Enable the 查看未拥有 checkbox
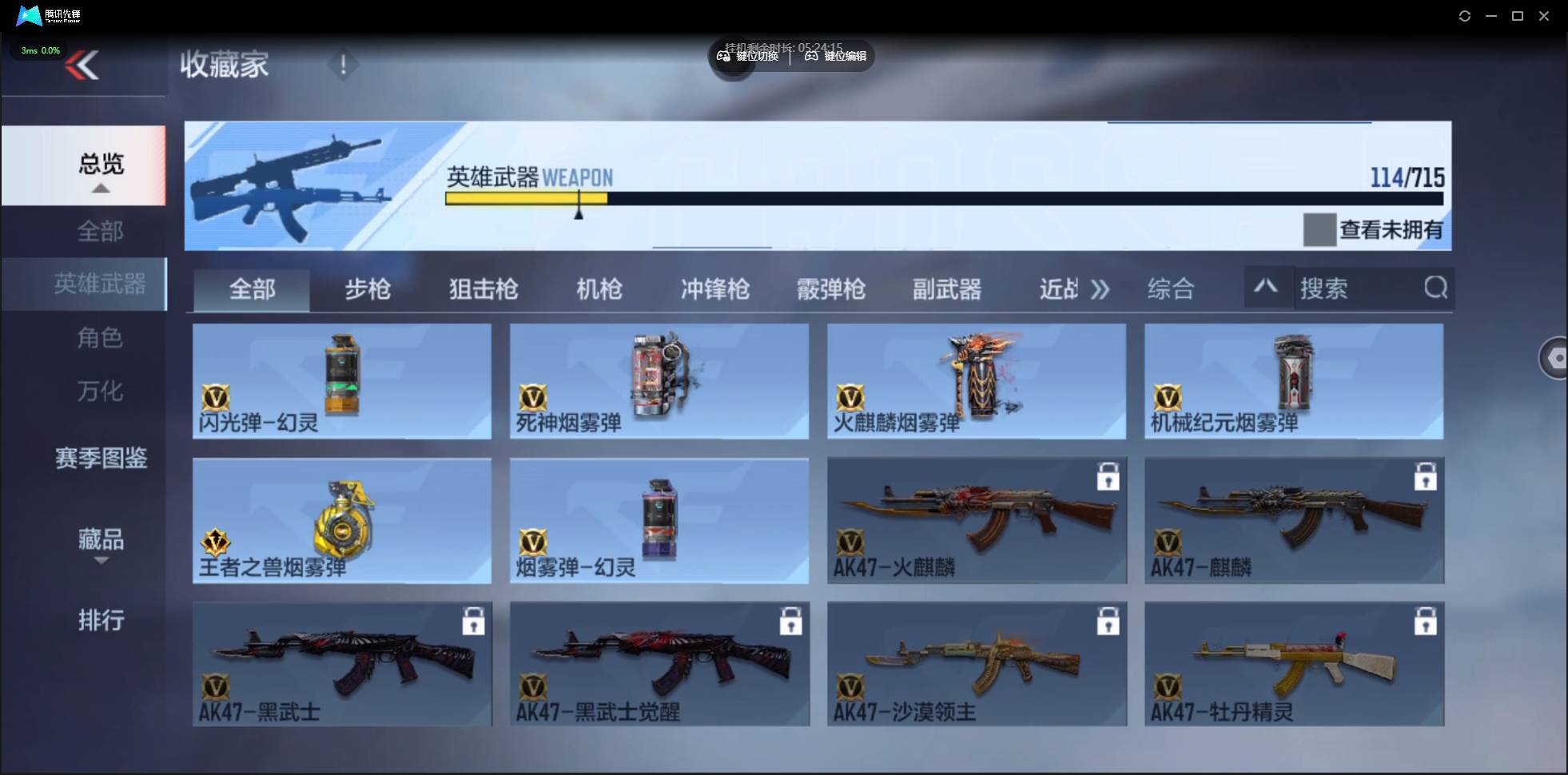1568x775 pixels. tap(1319, 229)
